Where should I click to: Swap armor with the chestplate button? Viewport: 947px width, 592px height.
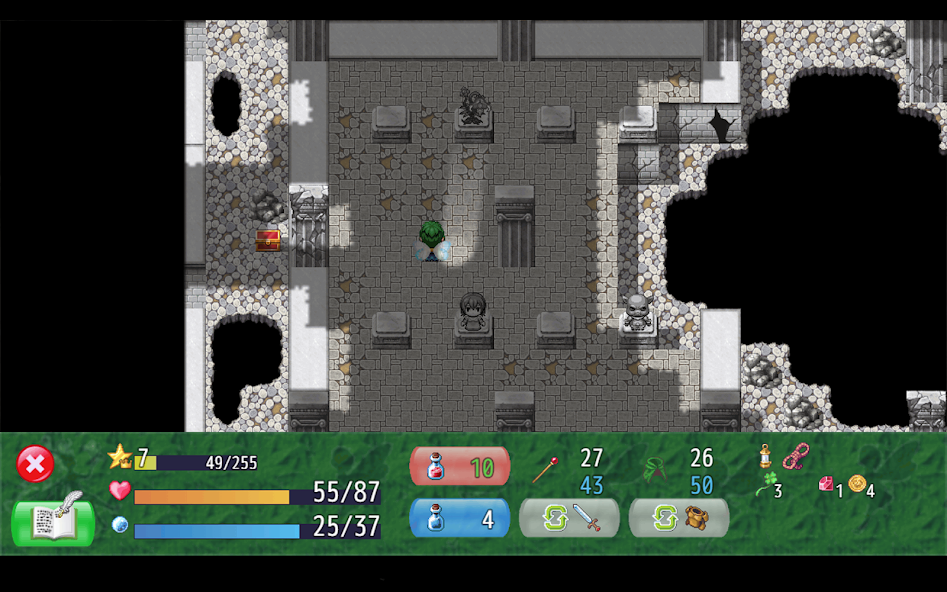pyautogui.click(x=679, y=518)
